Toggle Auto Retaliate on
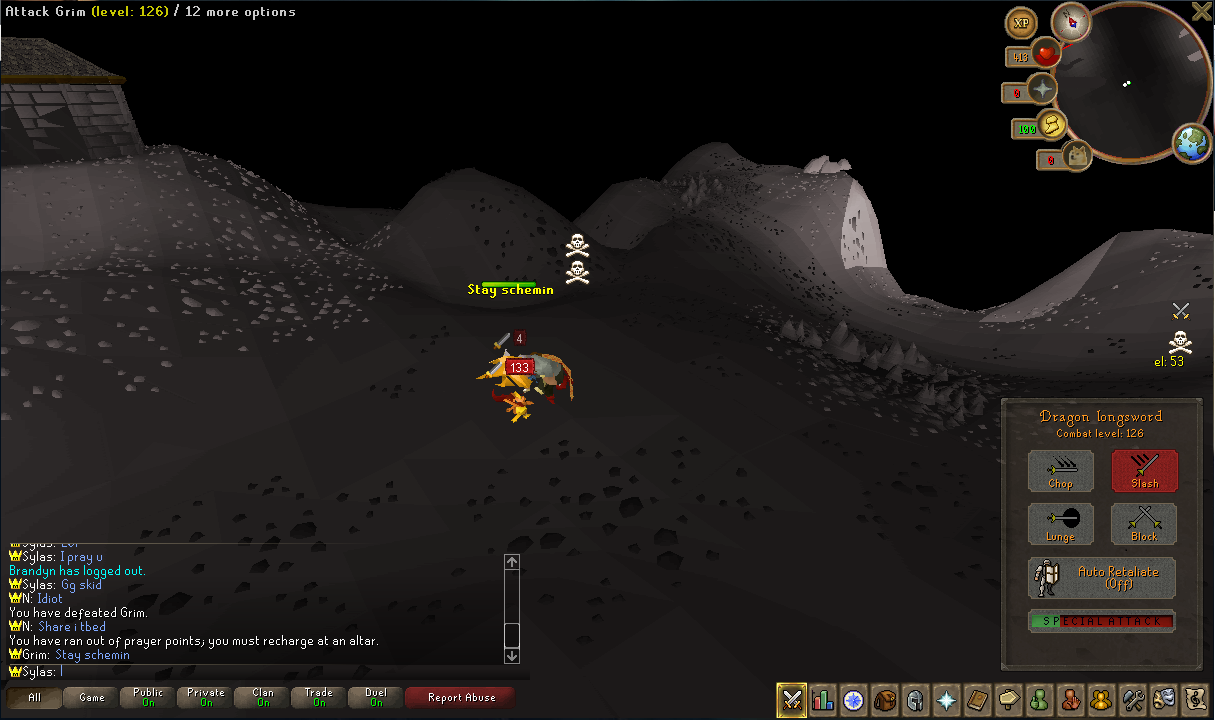1215x720 pixels. tap(1102, 578)
